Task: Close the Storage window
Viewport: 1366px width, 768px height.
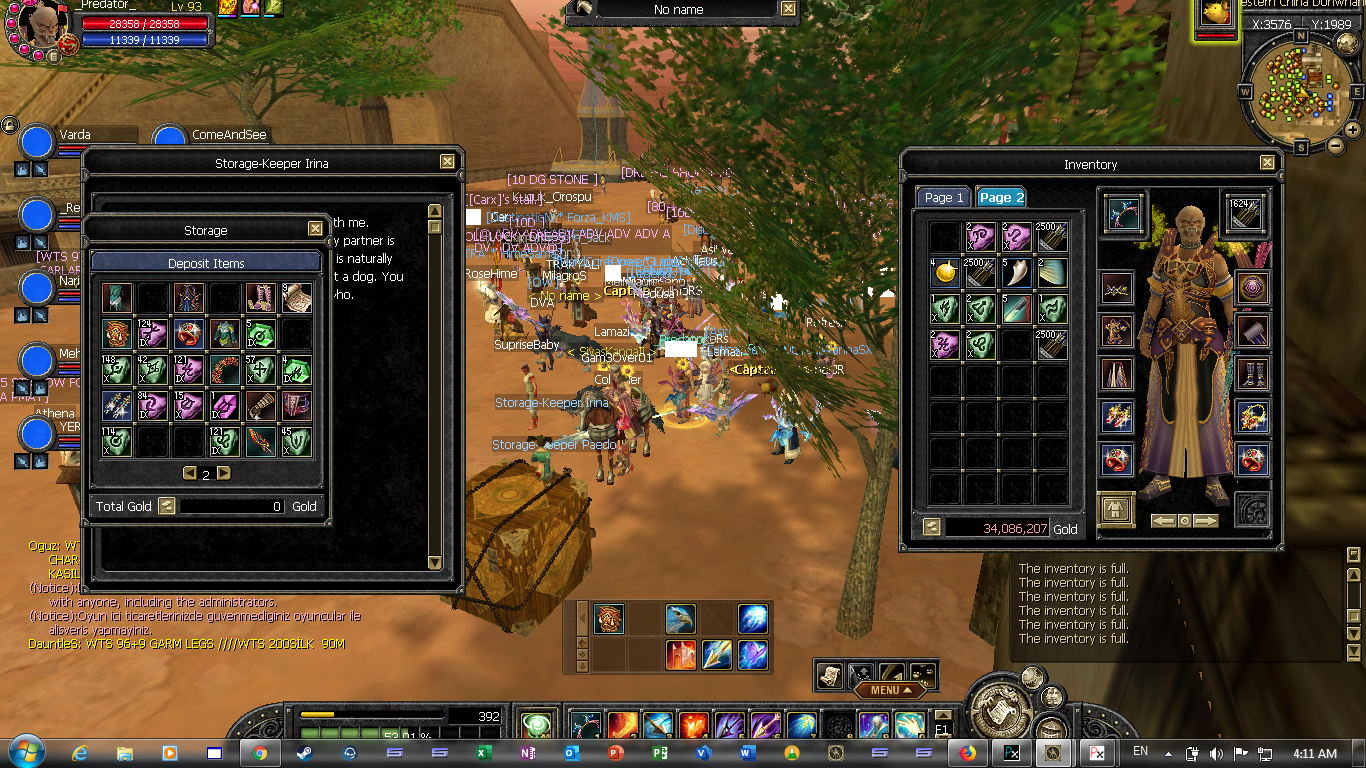Action: tap(315, 229)
